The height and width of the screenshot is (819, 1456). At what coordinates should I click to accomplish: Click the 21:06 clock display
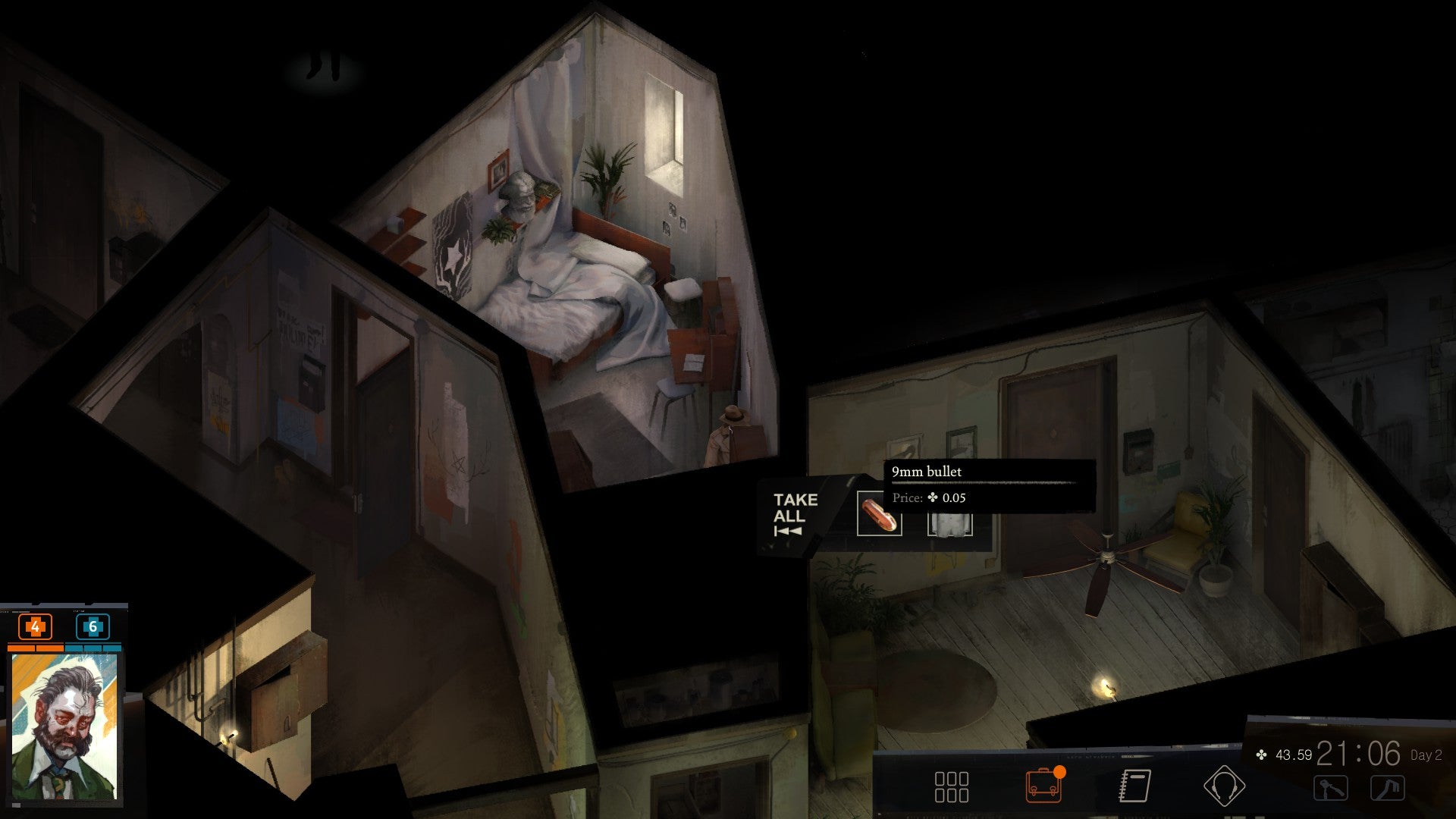(1360, 754)
